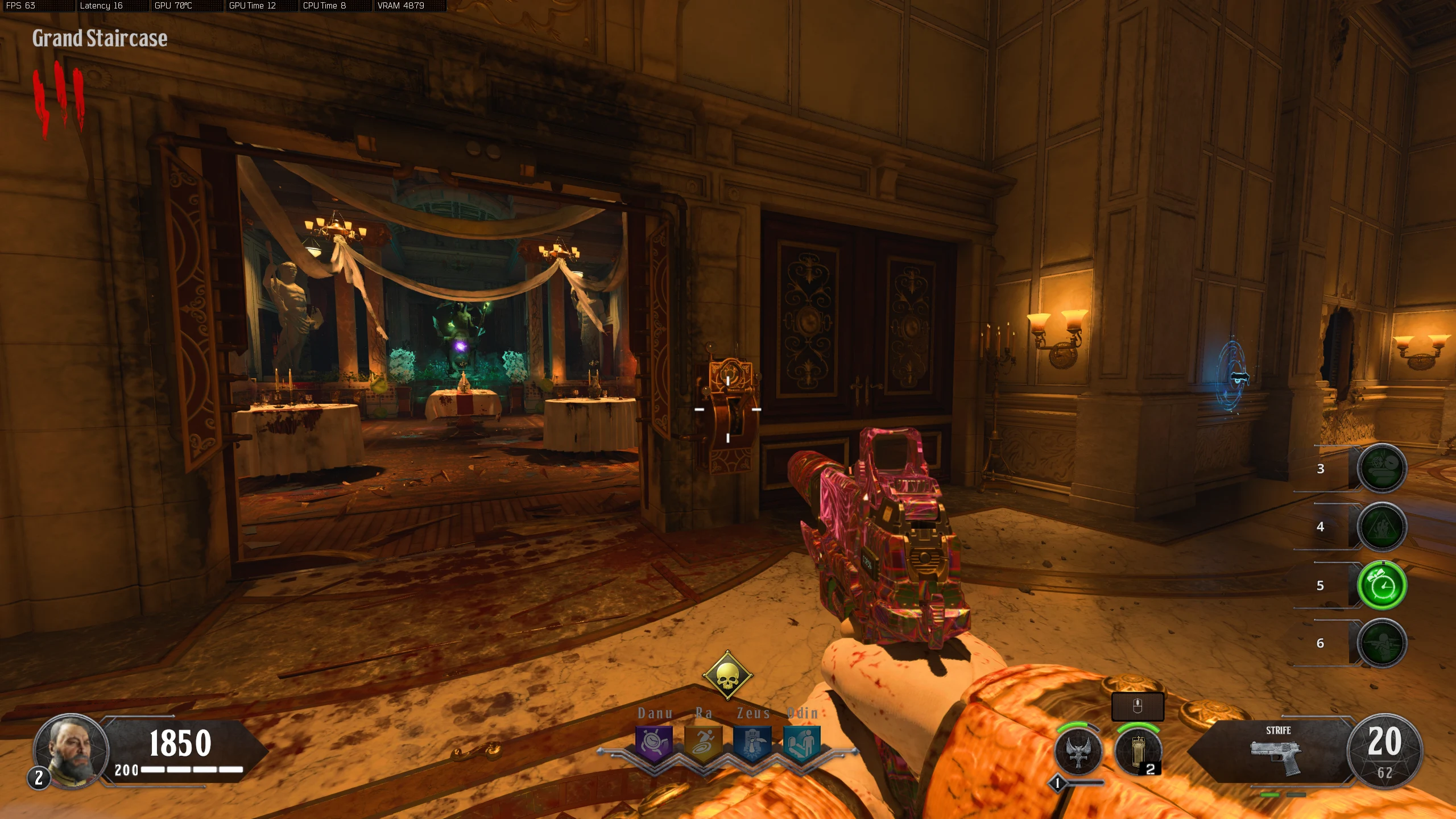The image size is (1456, 819).
Task: Click the gold skull diamond icon
Action: click(727, 676)
